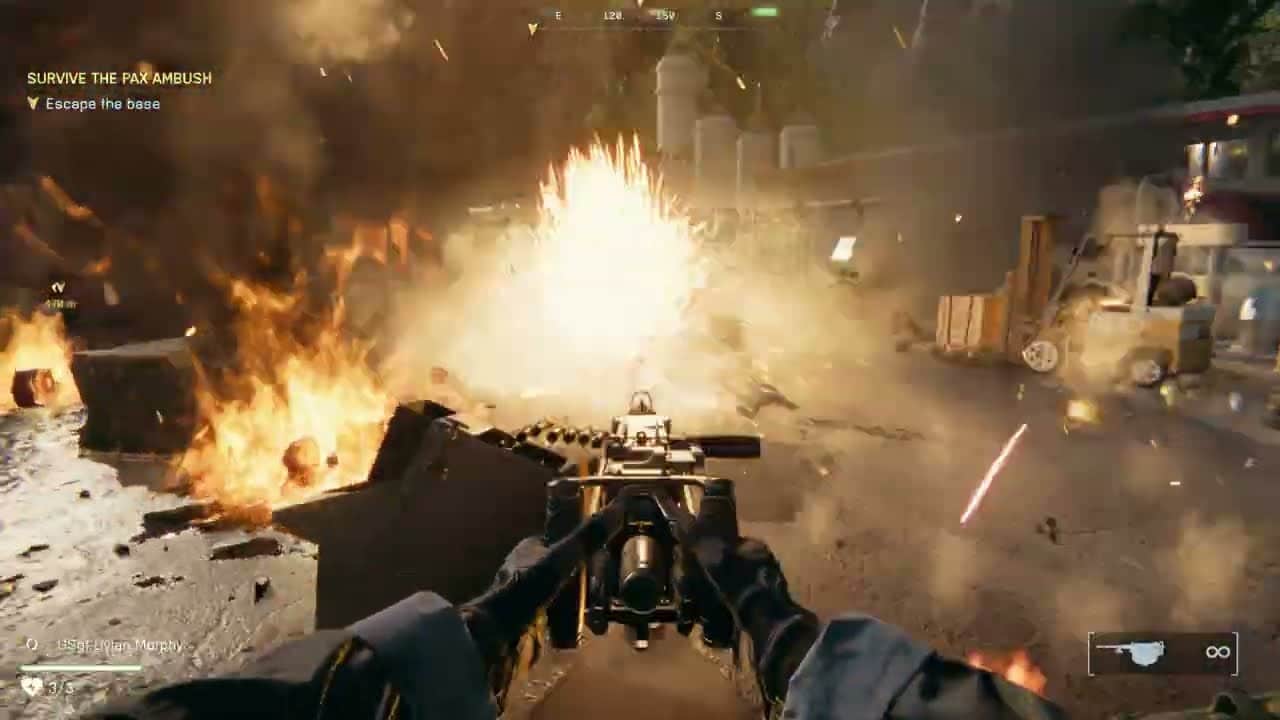
Task: Collapse the Escape the base sub-objective
Action: (x=101, y=103)
